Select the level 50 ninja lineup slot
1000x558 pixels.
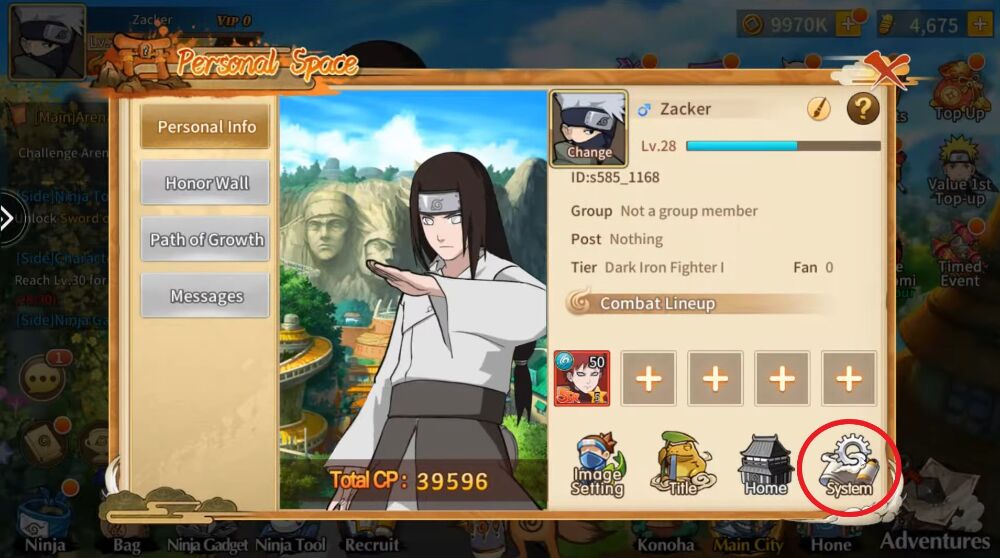click(582, 378)
